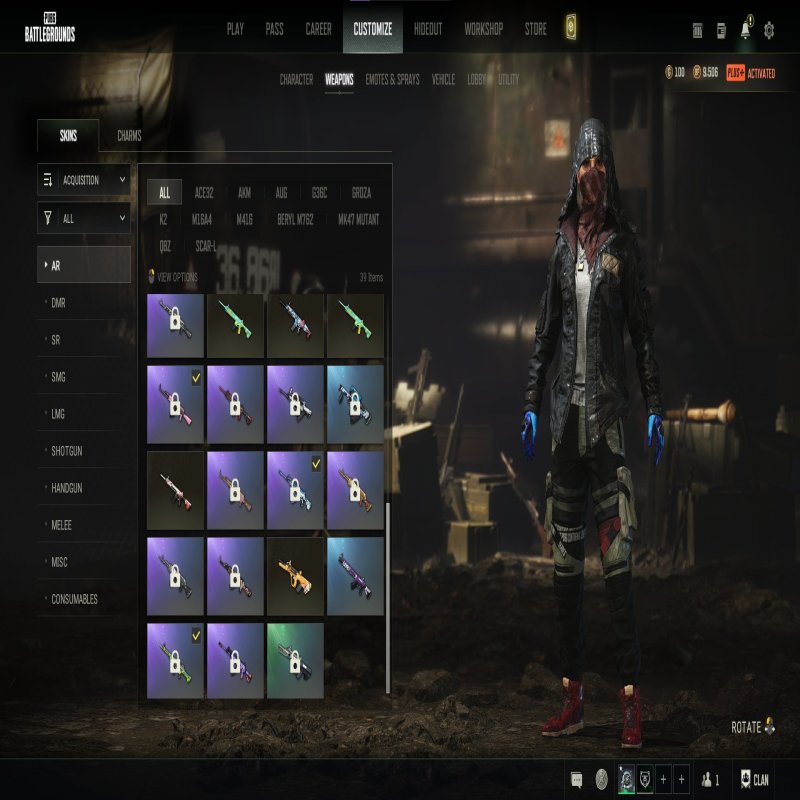The width and height of the screenshot is (800, 800).
Task: Open the settings gear icon
Action: click(x=769, y=30)
